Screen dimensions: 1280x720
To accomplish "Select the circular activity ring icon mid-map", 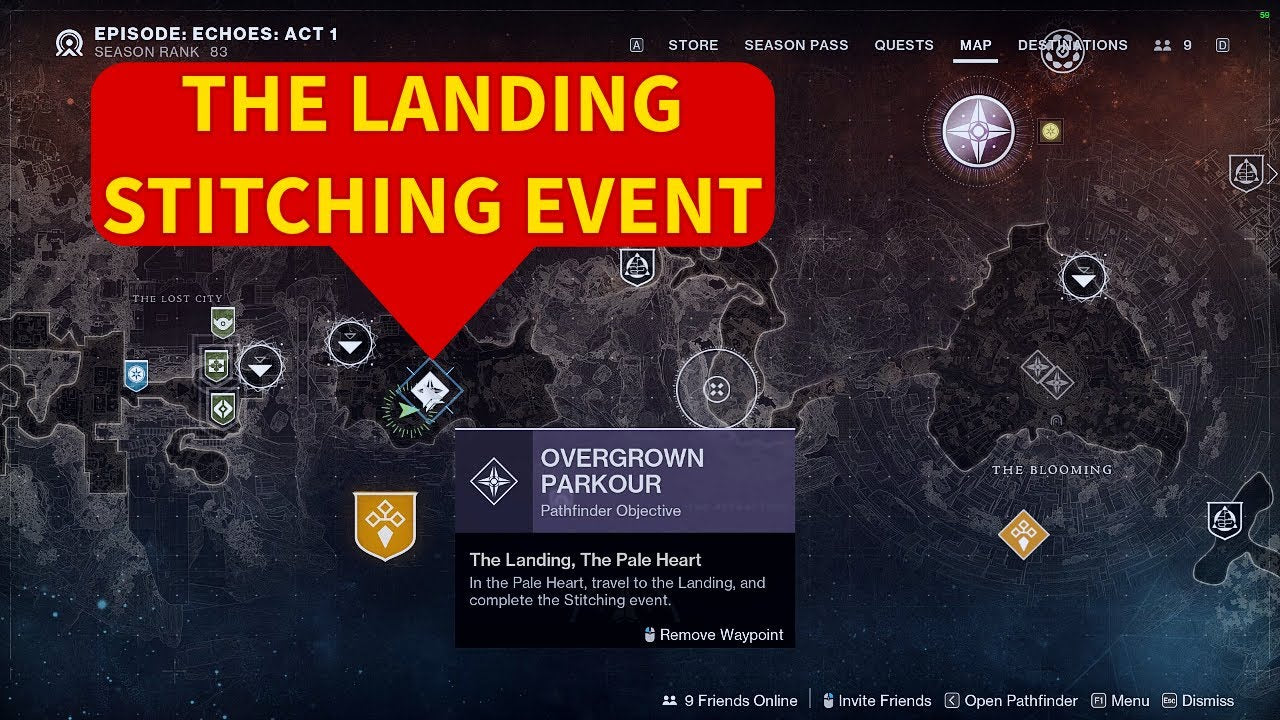I will [x=716, y=388].
